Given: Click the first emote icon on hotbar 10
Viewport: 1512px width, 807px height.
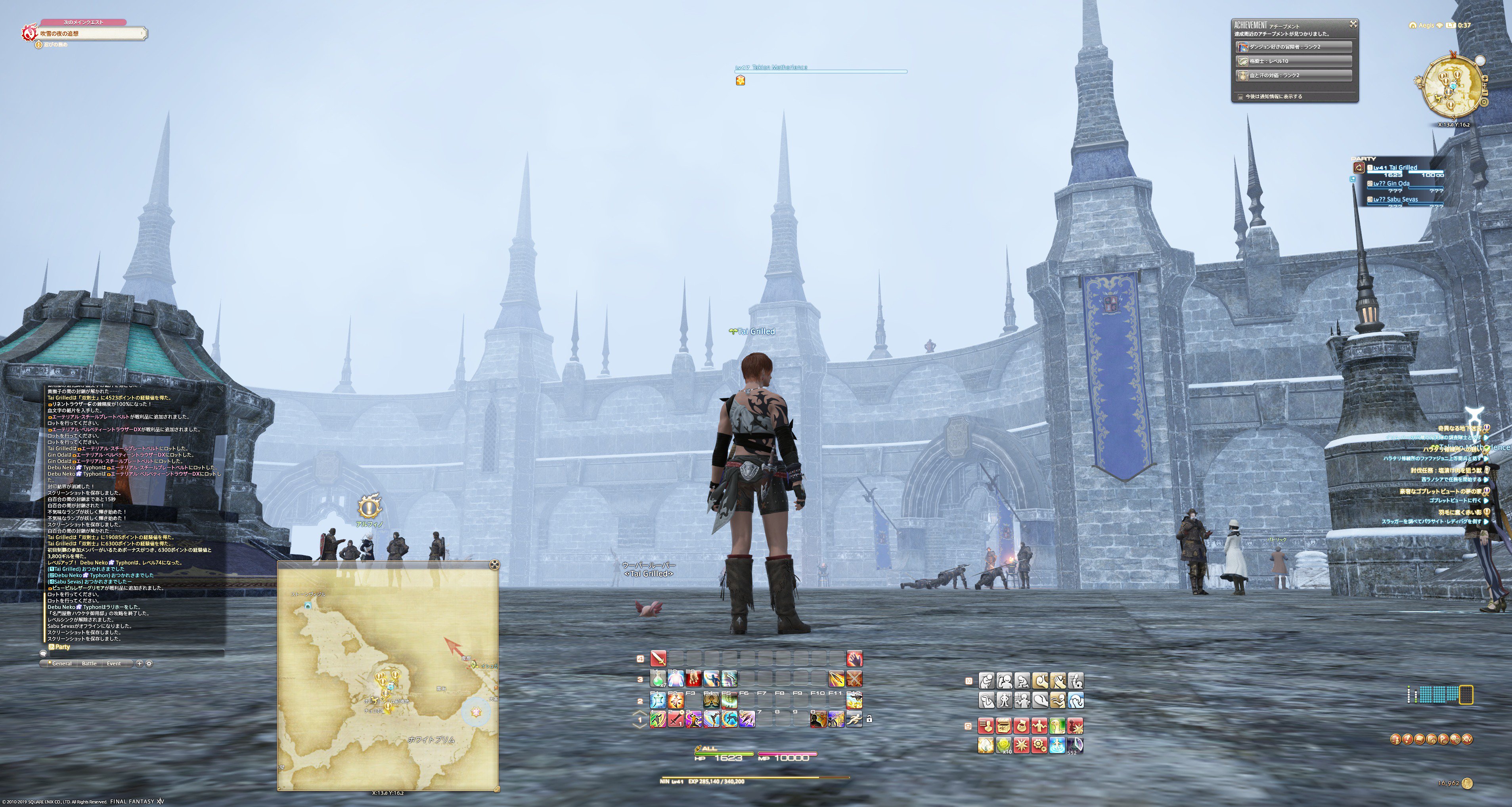Looking at the screenshot, I should (987, 680).
